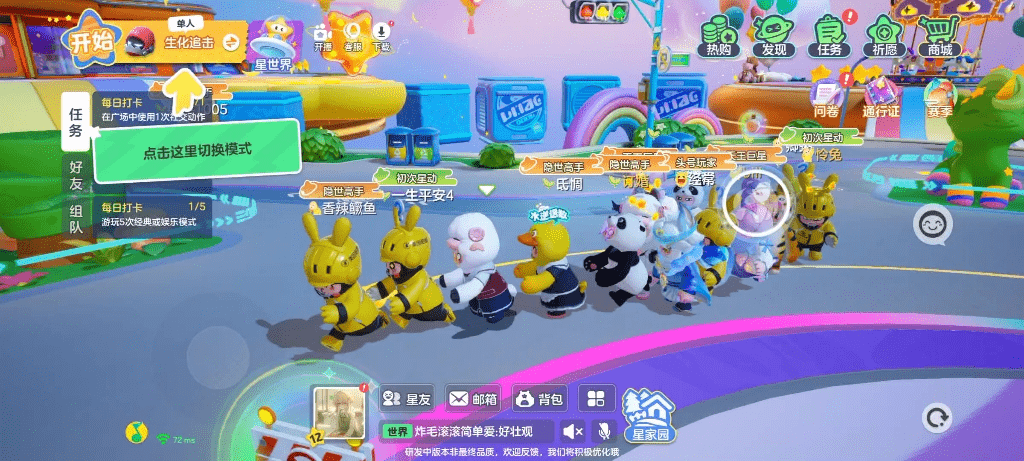Open the 下载 download icon
This screenshot has width=1024, height=461.
(x=381, y=35)
